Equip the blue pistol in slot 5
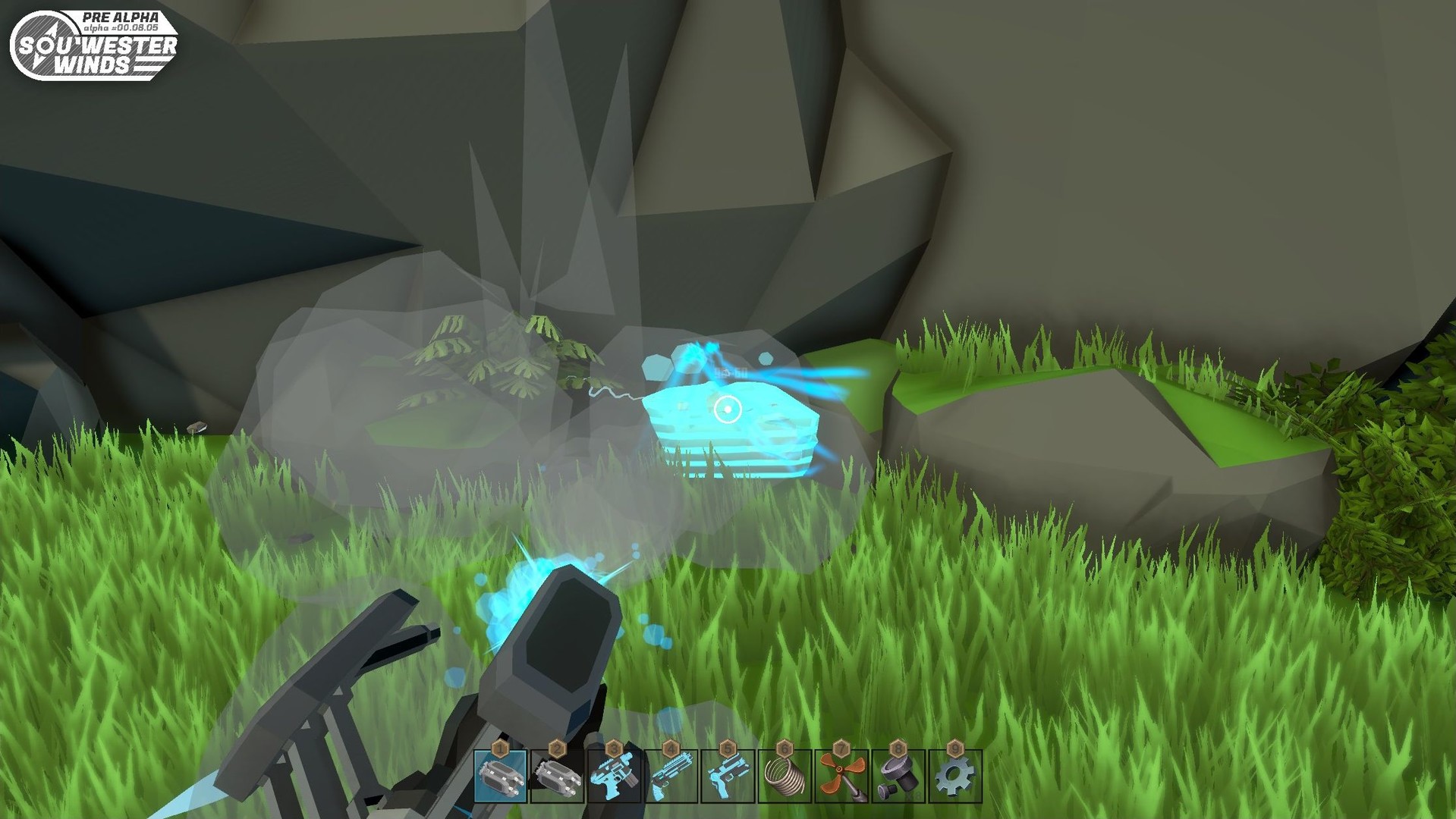Screen dimensions: 1456x819 click(728, 777)
